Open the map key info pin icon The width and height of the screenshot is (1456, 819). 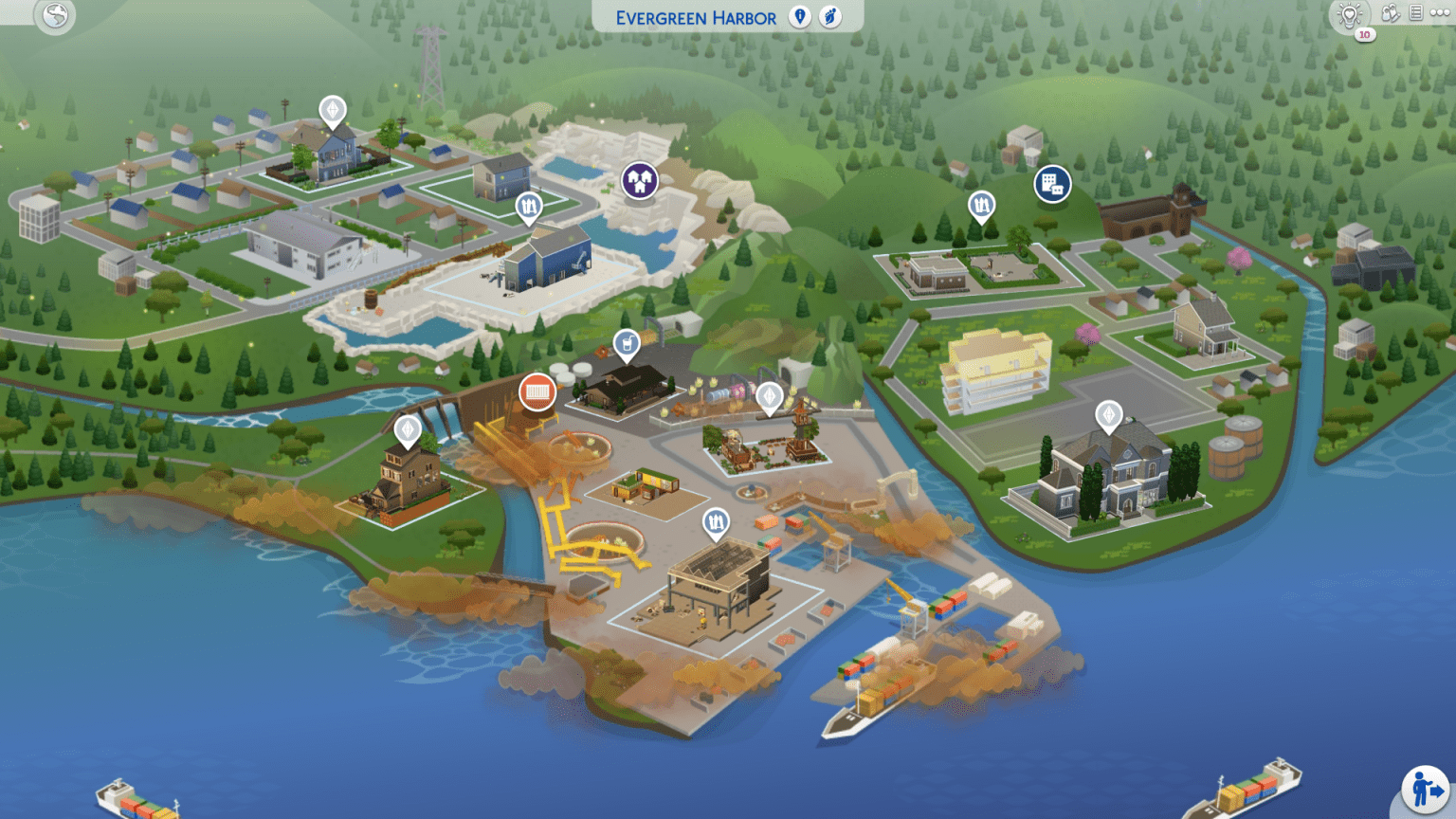coord(800,17)
